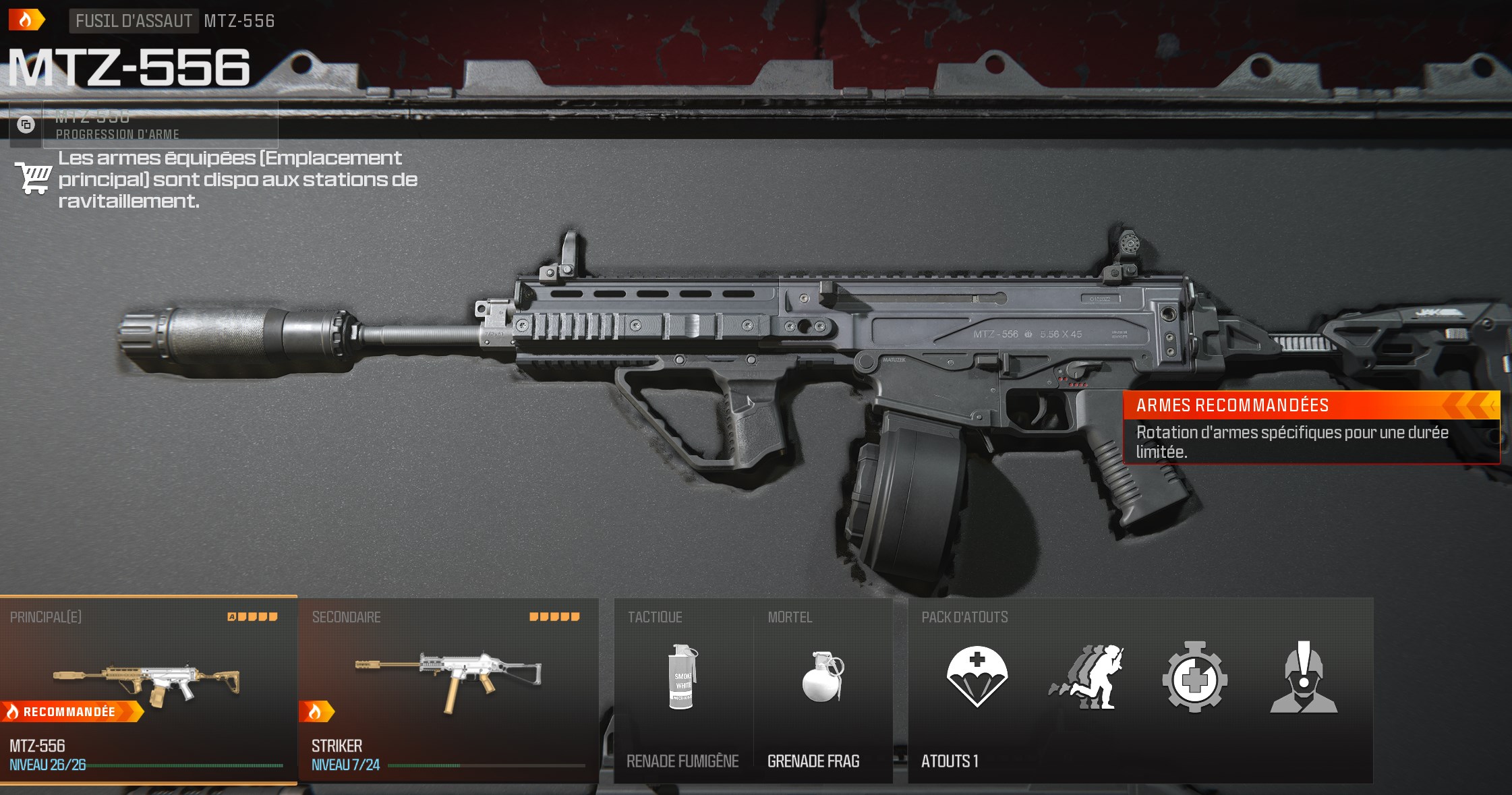1512x795 pixels.
Task: Click the Fusil d'Assaut category label
Action: [x=134, y=21]
